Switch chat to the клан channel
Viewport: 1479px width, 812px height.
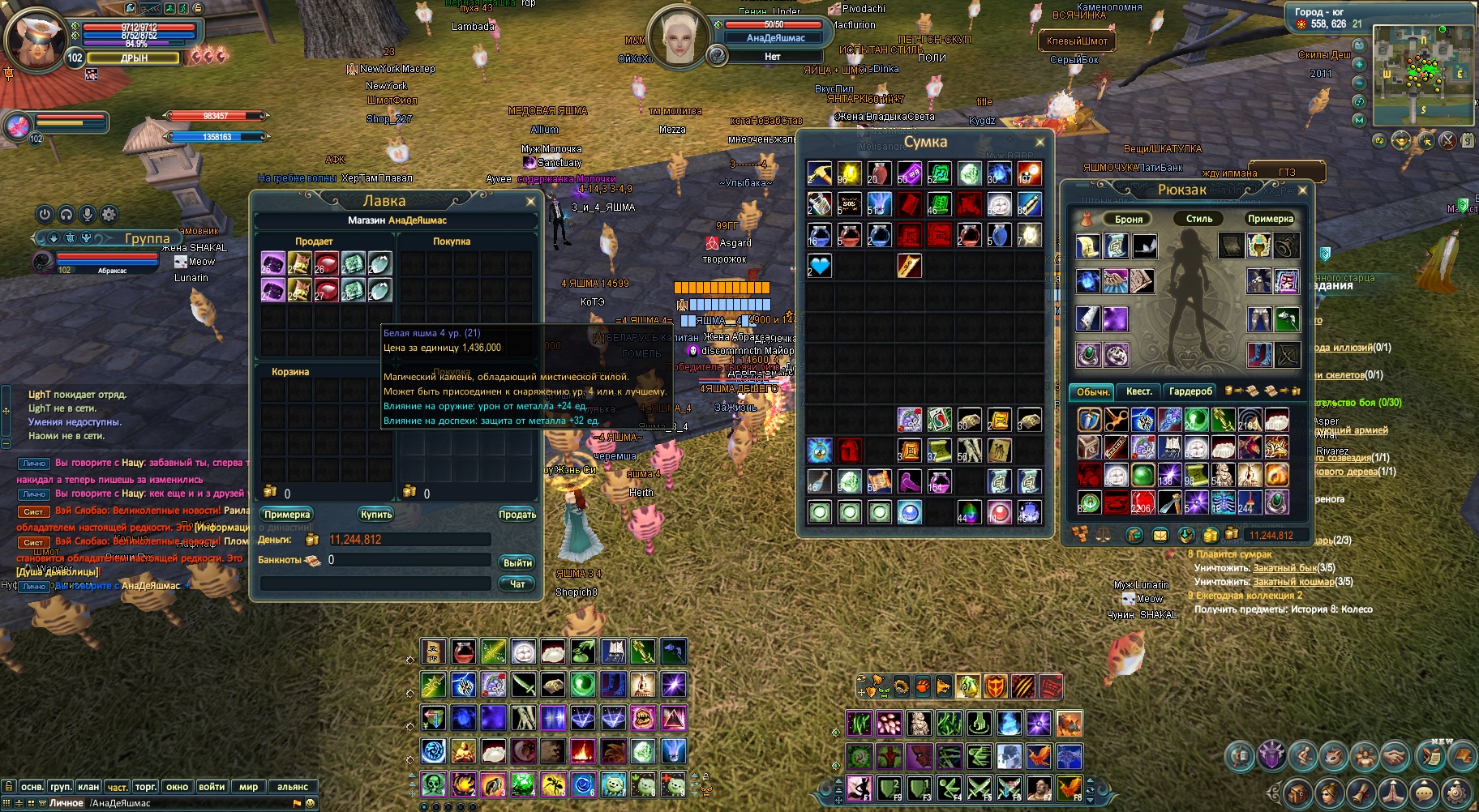pyautogui.click(x=88, y=786)
